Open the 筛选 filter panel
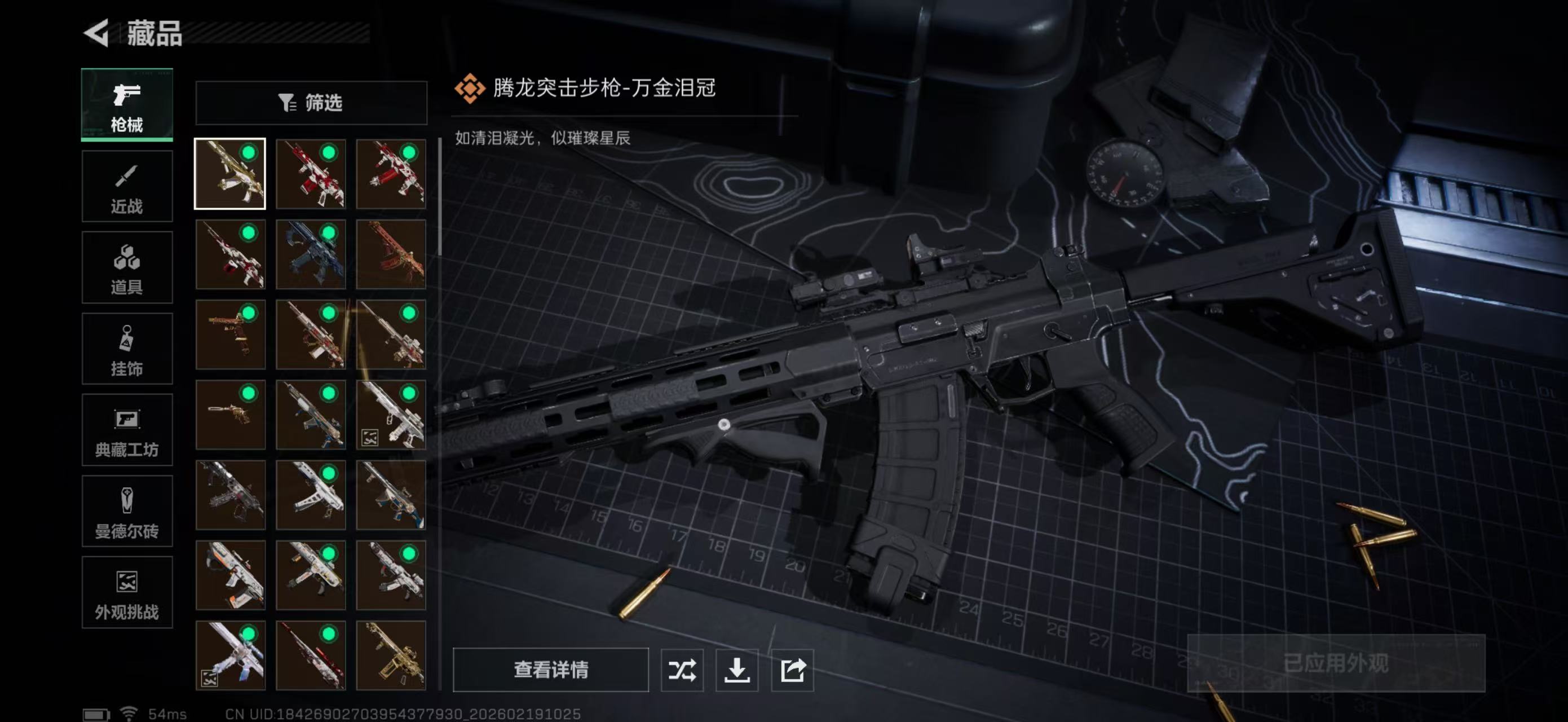Image resolution: width=1568 pixels, height=722 pixels. [x=312, y=102]
